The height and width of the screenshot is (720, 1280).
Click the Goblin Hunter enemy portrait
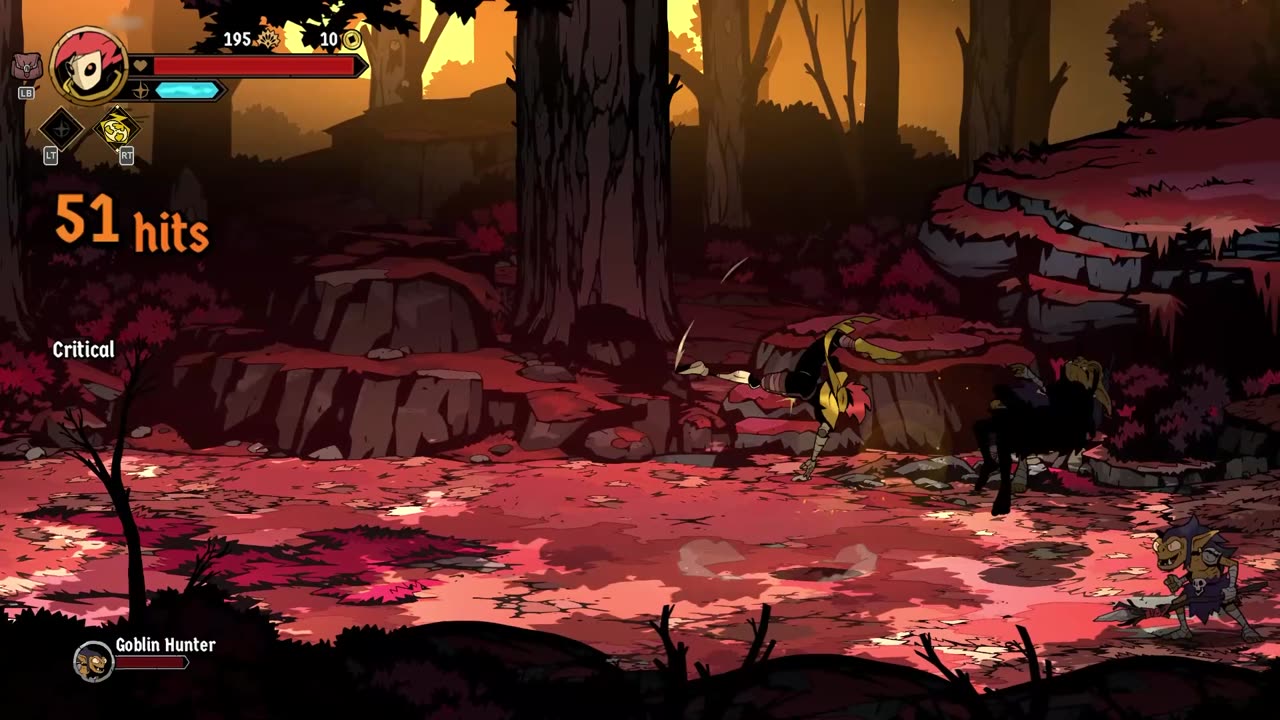point(93,661)
